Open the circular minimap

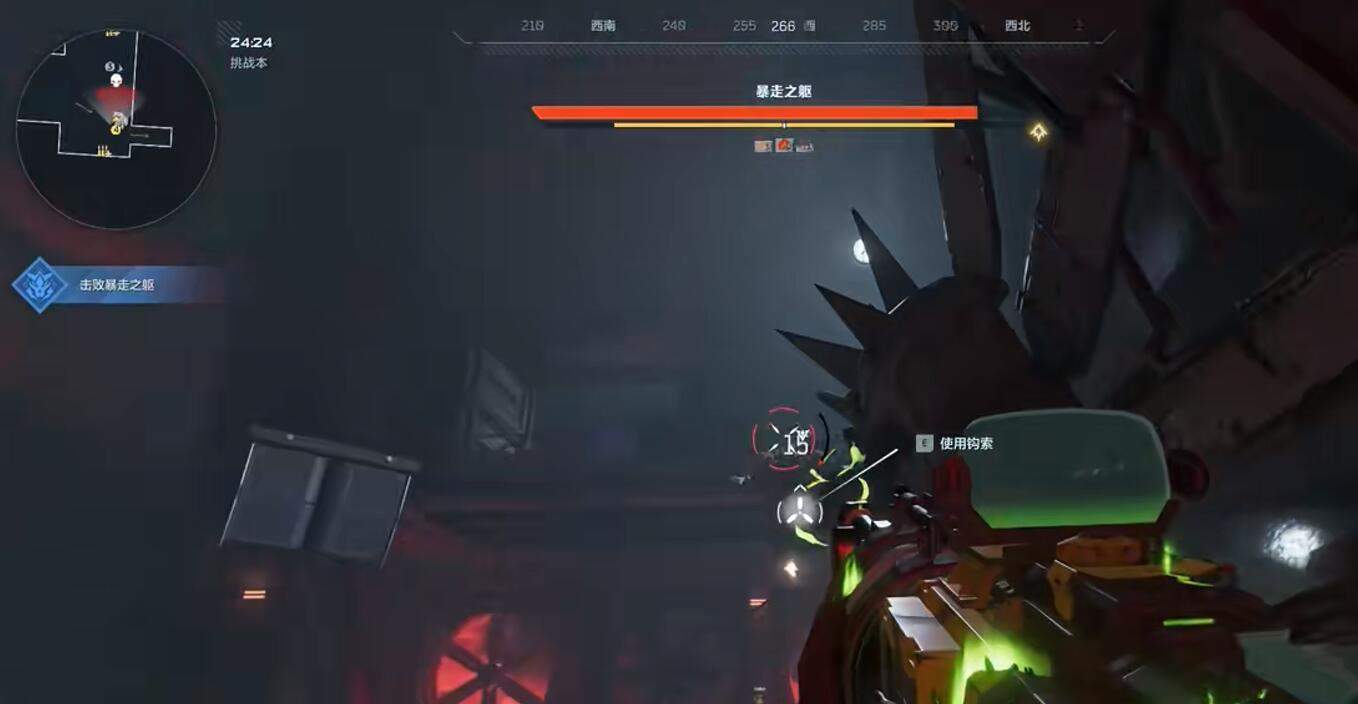click(x=116, y=128)
